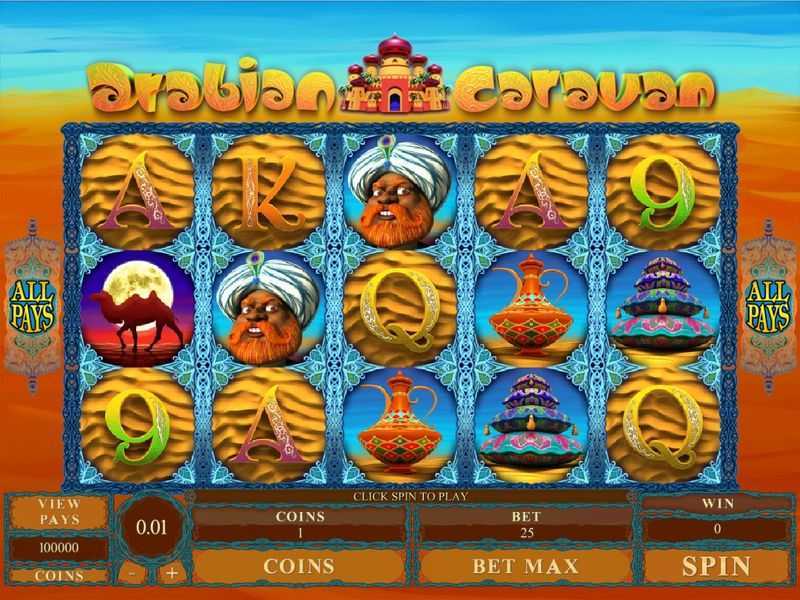800x600 pixels.
Task: Increase coin value with the plus button
Action: click(x=171, y=573)
